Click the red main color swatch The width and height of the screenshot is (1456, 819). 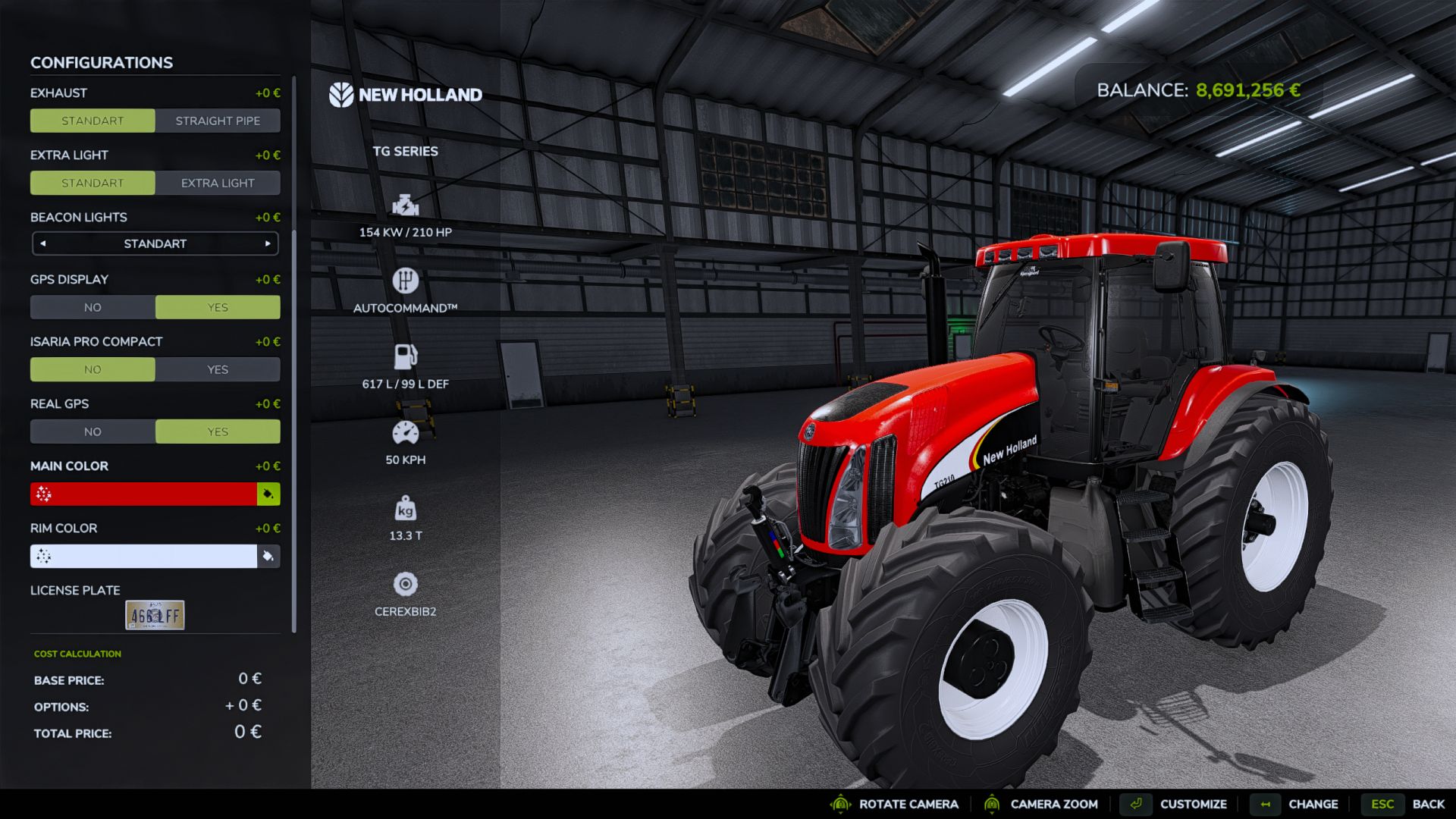tap(144, 494)
